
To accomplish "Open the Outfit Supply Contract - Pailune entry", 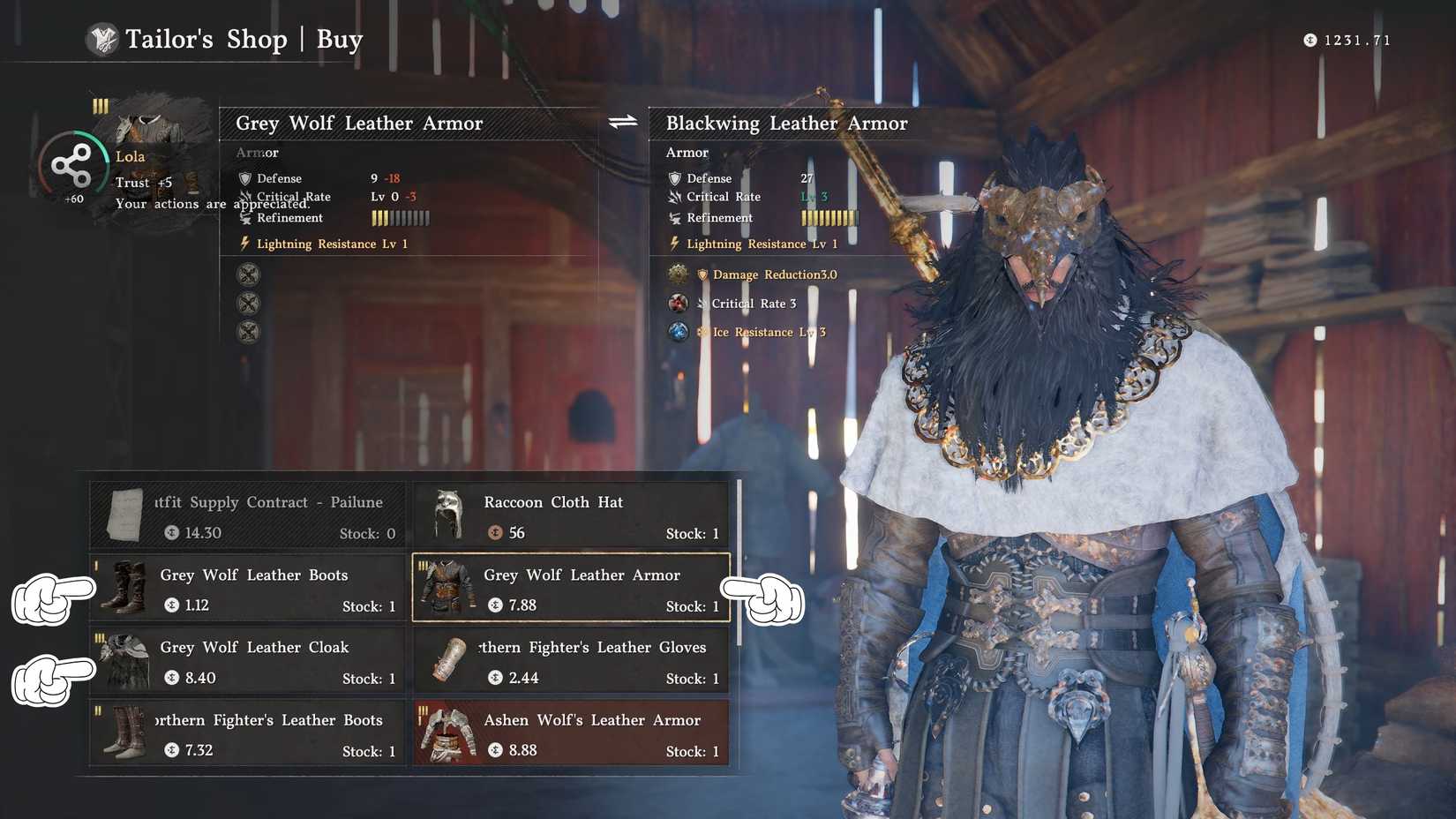I will pos(245,515).
